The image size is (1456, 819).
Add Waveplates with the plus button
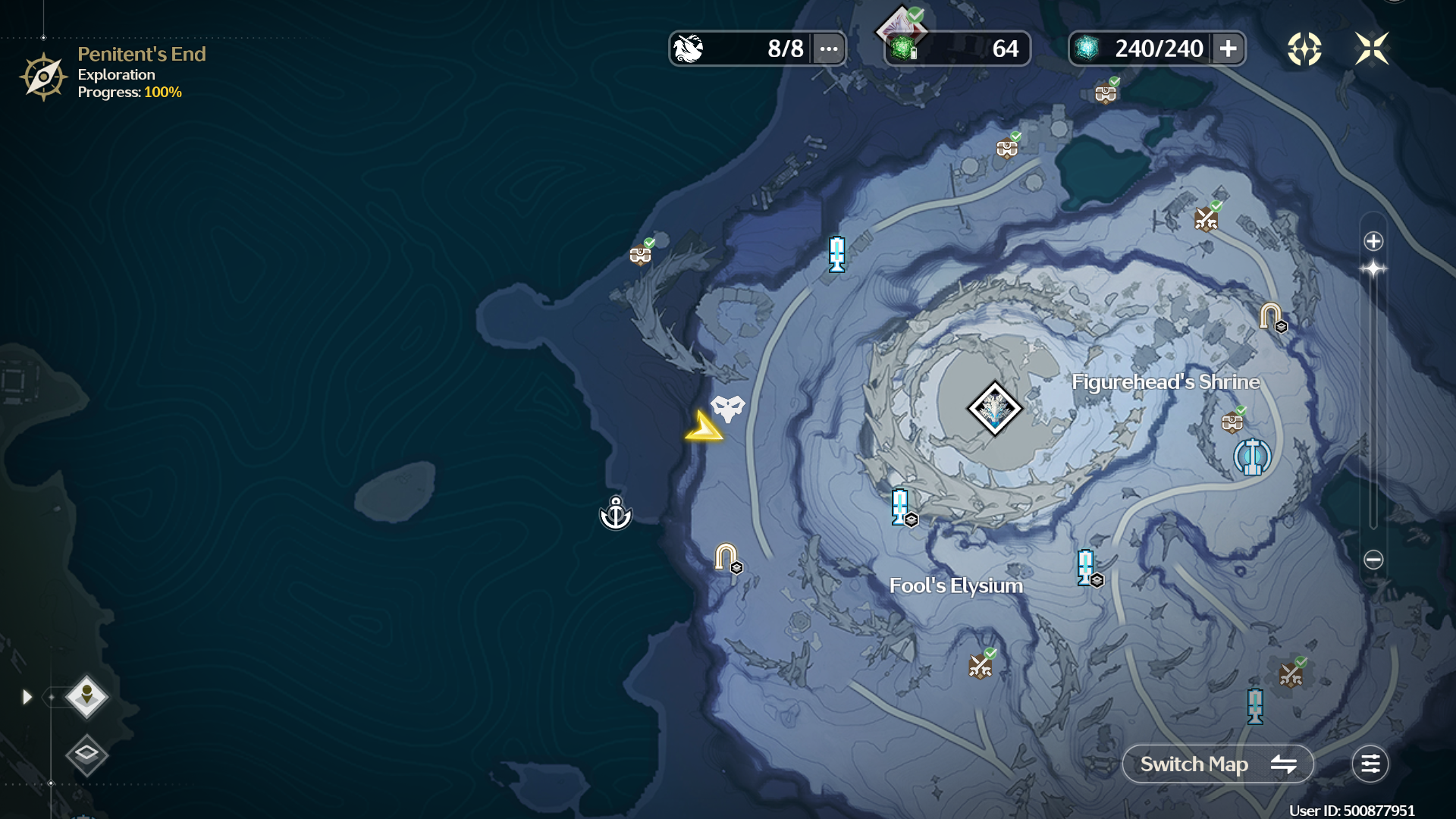[x=1228, y=49]
